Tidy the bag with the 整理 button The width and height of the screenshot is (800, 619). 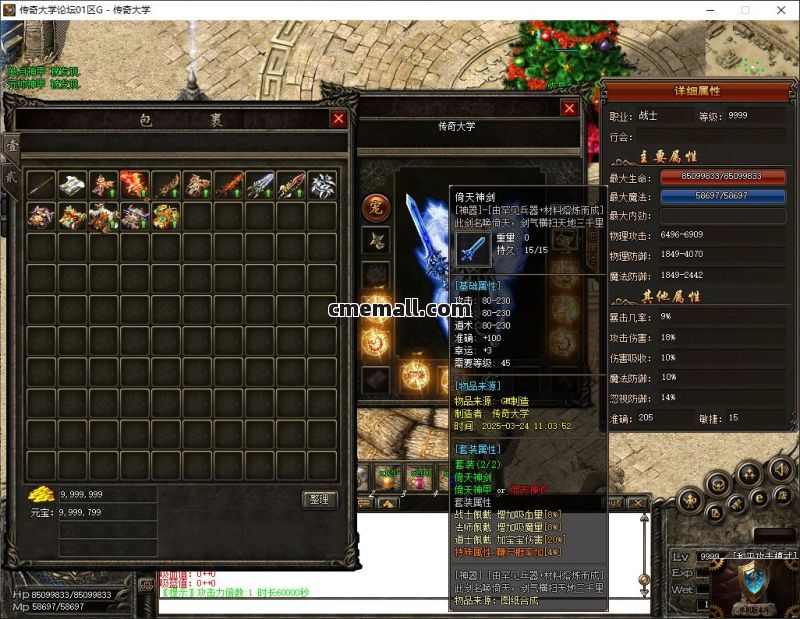point(320,499)
